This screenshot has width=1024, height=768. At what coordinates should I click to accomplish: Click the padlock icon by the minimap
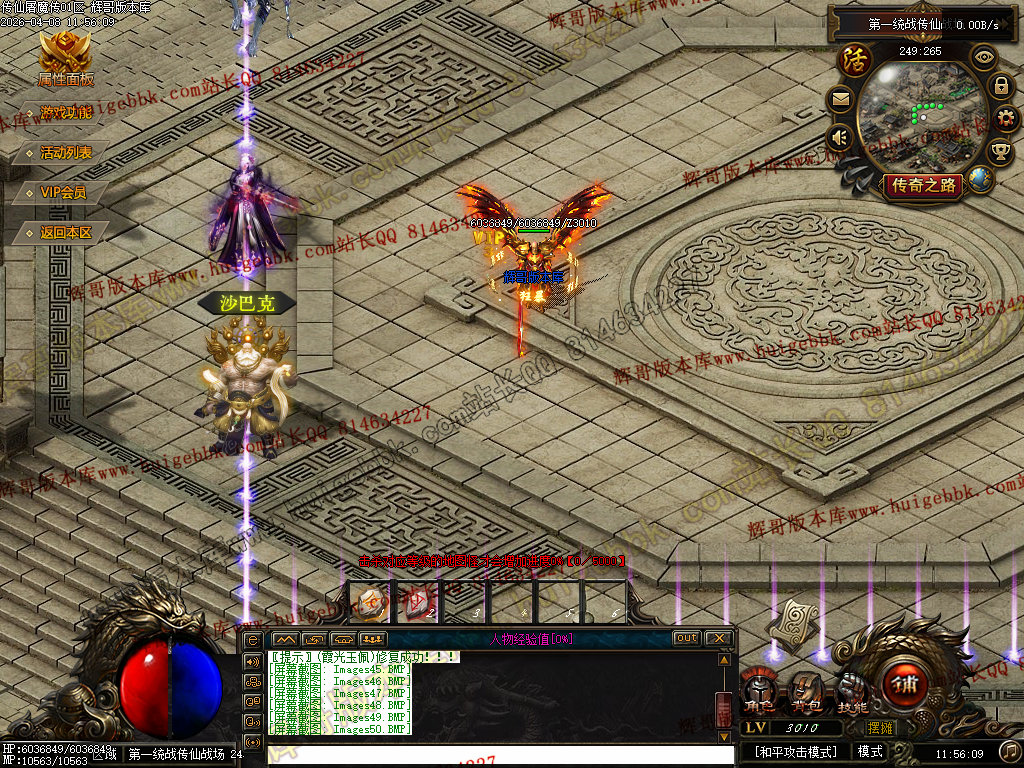[1001, 86]
